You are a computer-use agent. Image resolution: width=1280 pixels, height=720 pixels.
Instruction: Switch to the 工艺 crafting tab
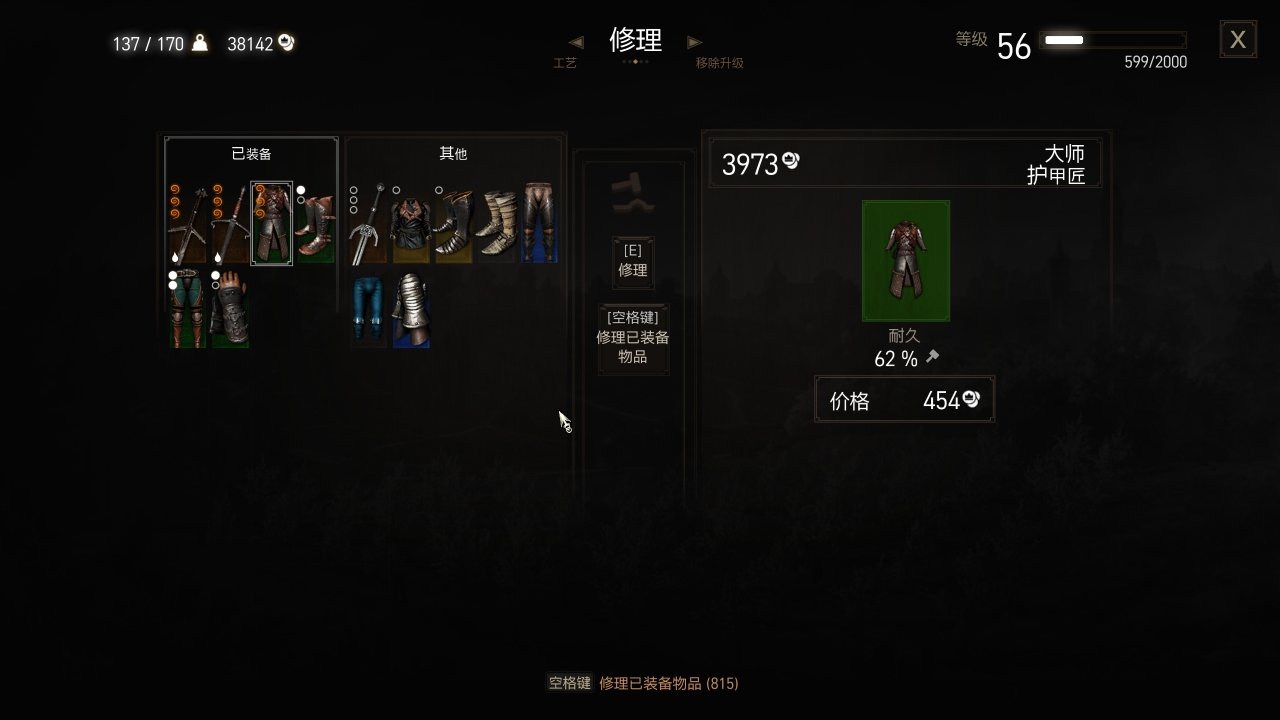pyautogui.click(x=566, y=60)
